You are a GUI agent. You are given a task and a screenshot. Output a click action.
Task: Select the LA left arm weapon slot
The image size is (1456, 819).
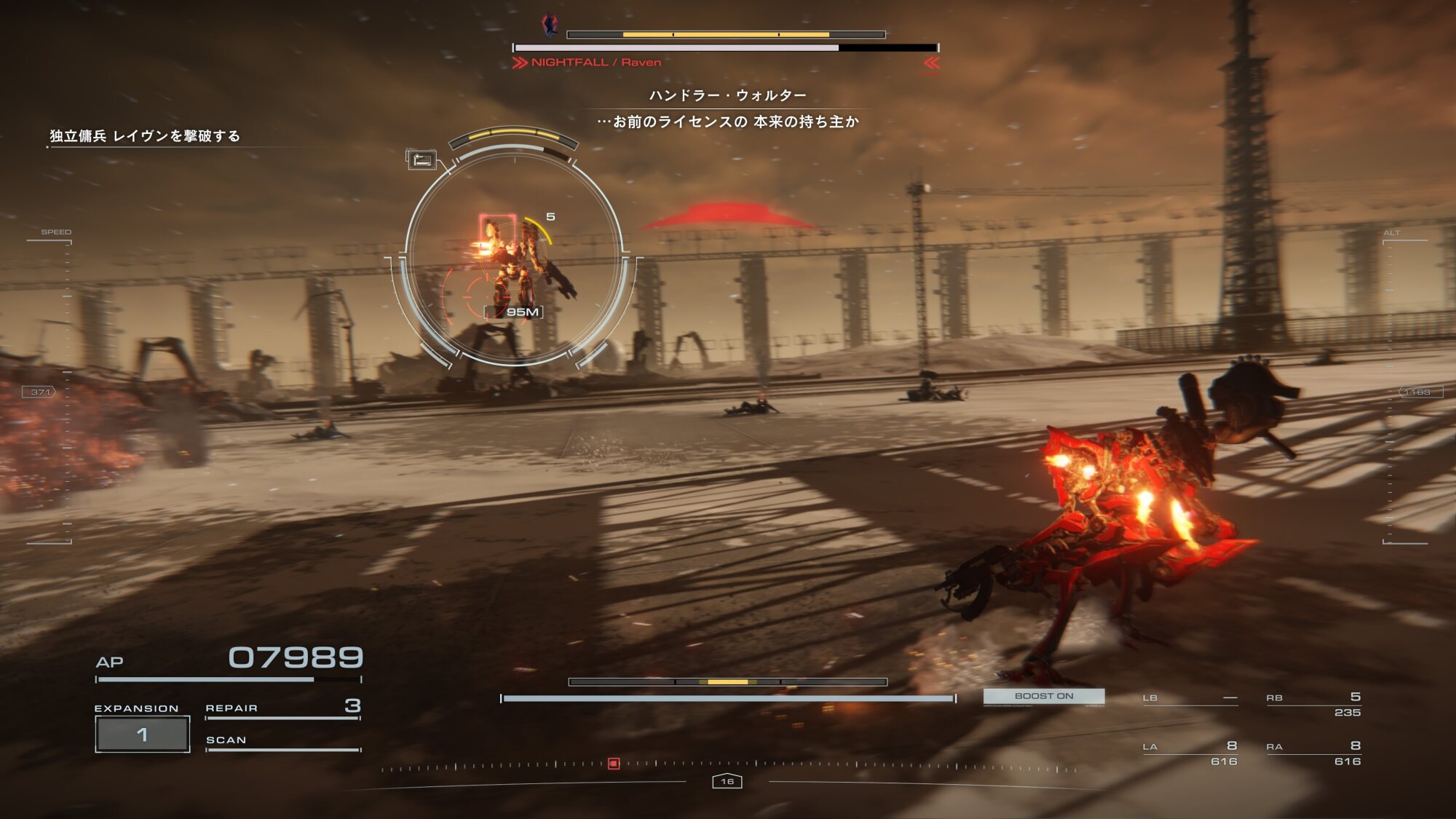(1190, 753)
